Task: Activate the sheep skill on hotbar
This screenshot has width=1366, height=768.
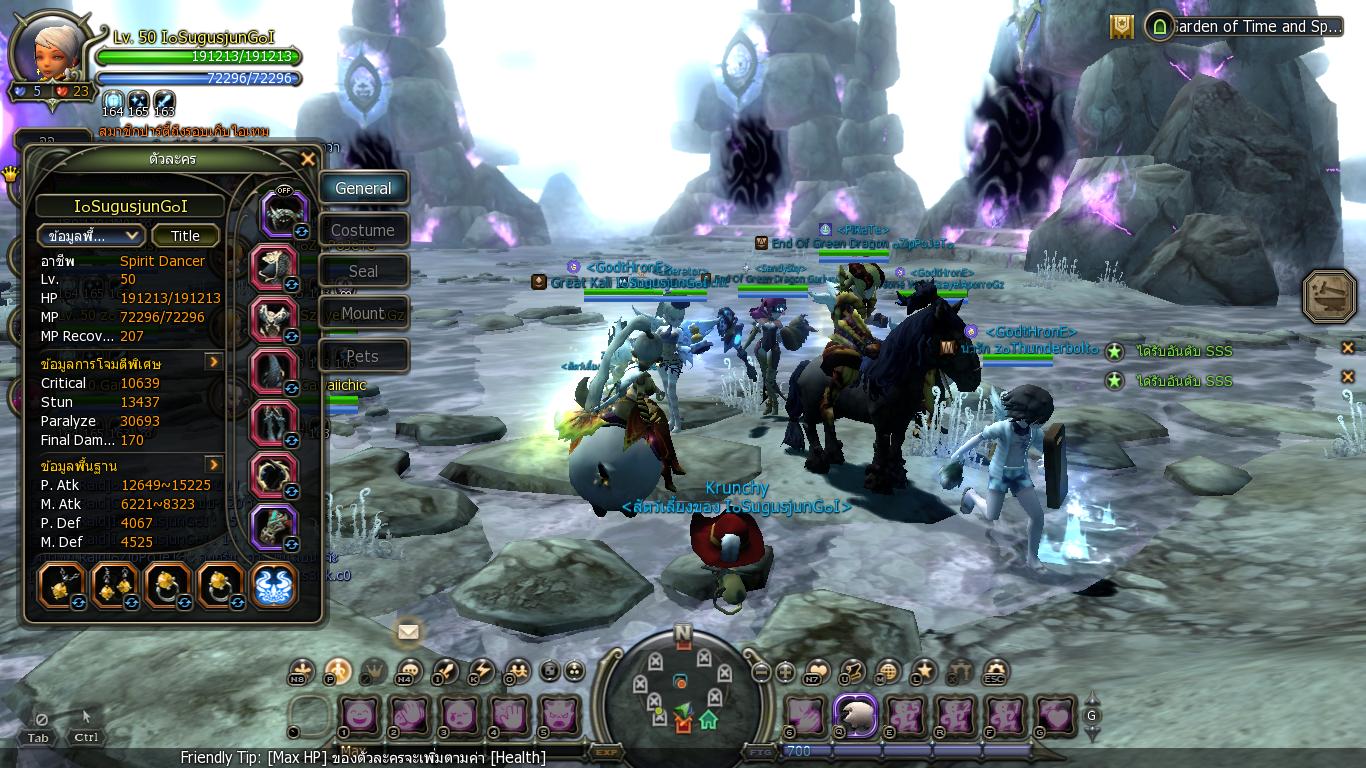Action: click(856, 716)
